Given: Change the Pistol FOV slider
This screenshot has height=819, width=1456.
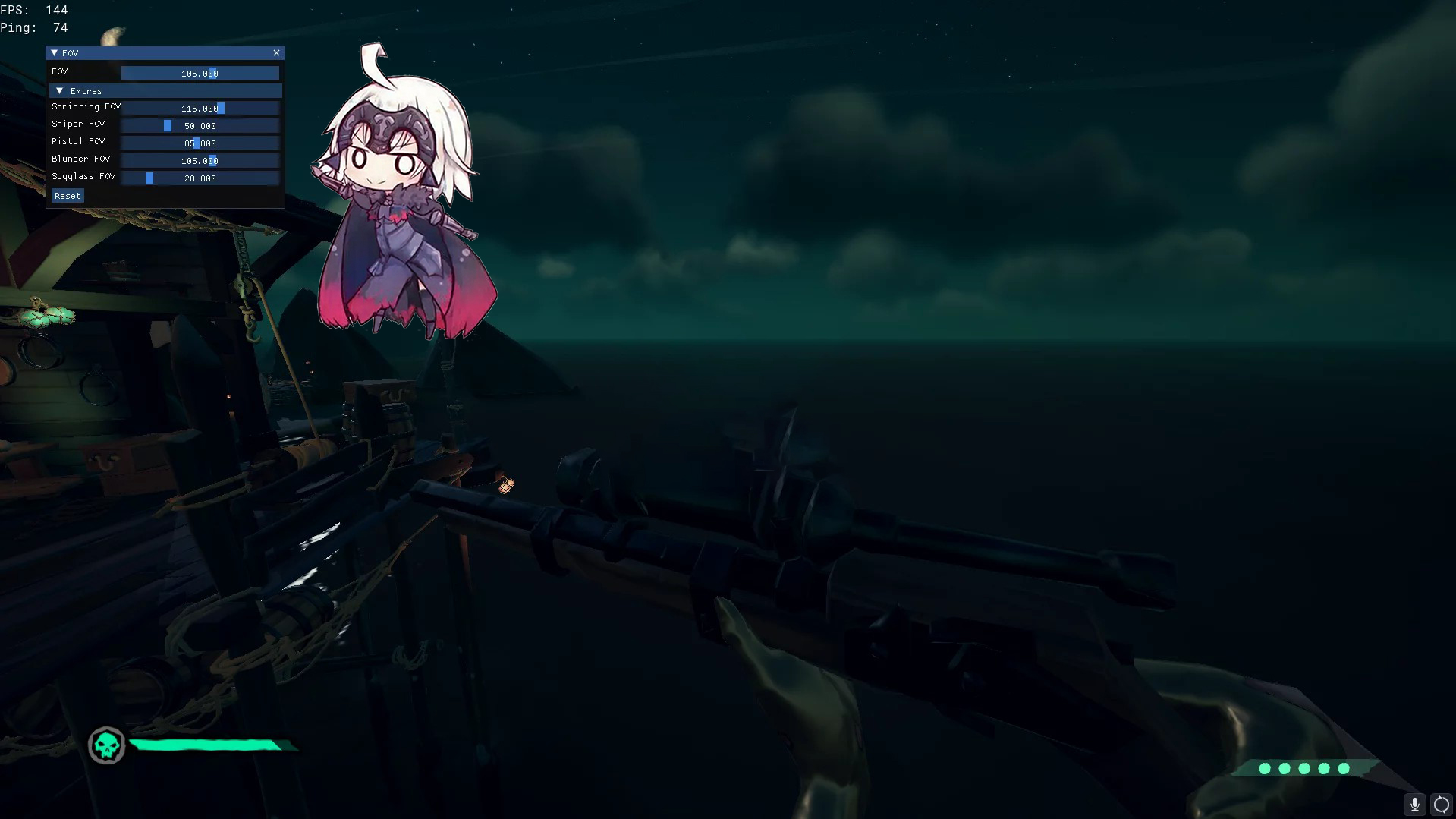Looking at the screenshot, I should tap(200, 143).
